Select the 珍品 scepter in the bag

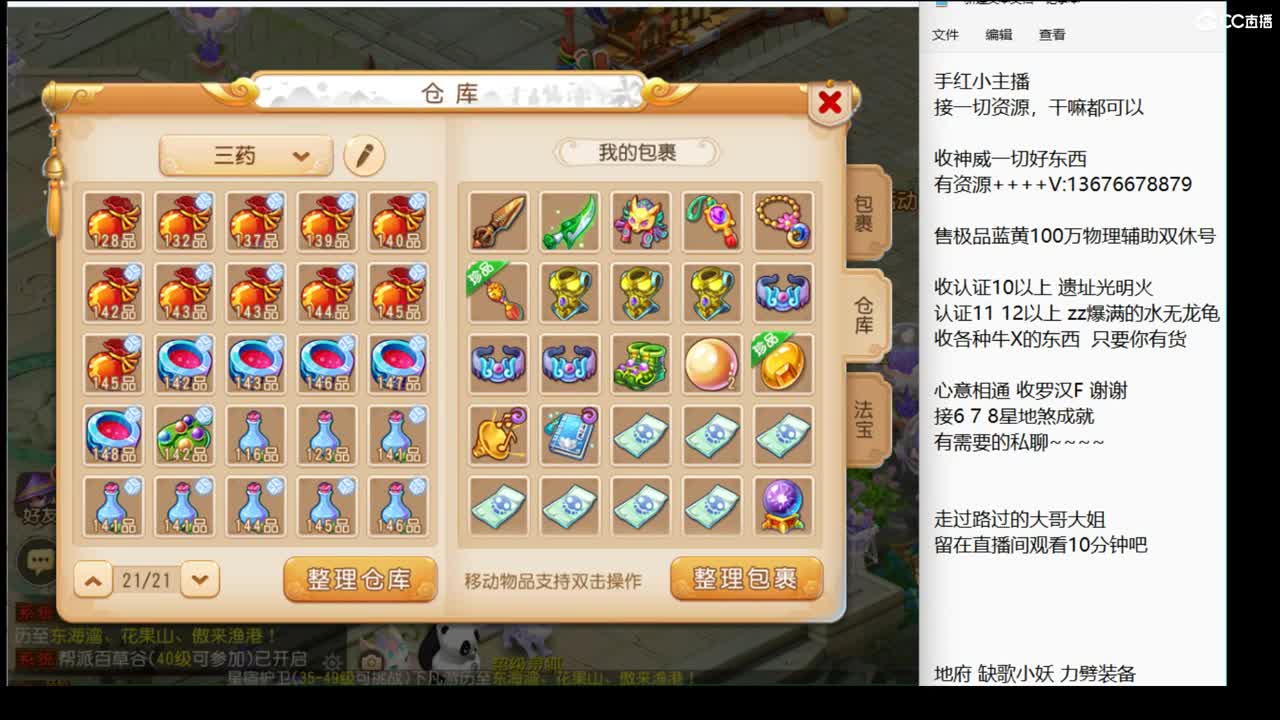(497, 291)
